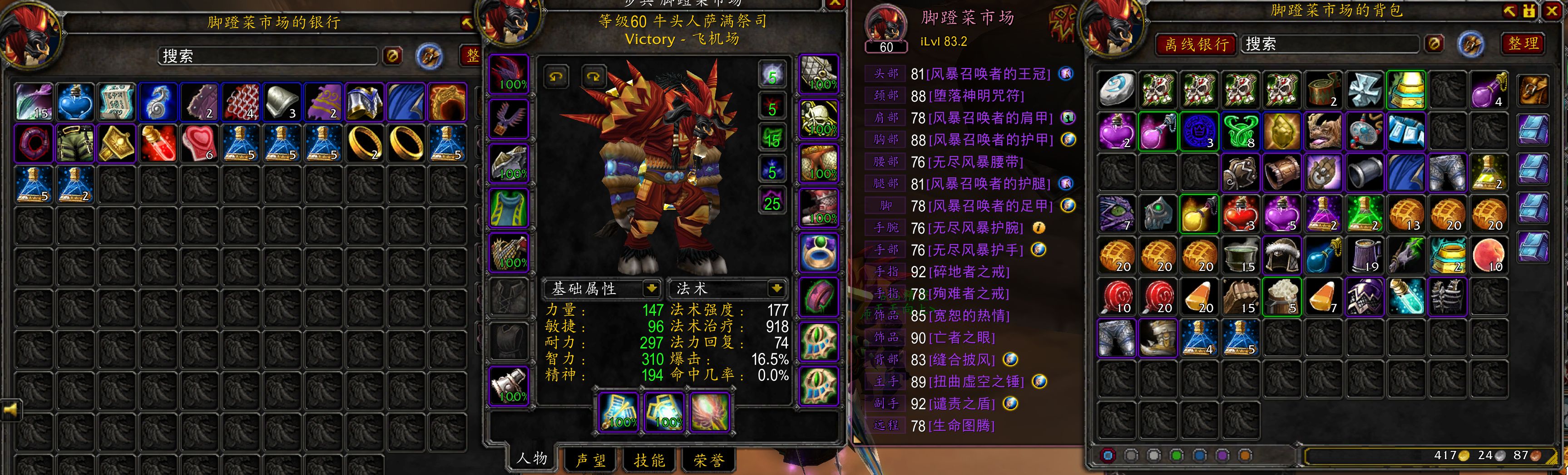
Task: Show the 人物 character tab
Action: [x=531, y=459]
